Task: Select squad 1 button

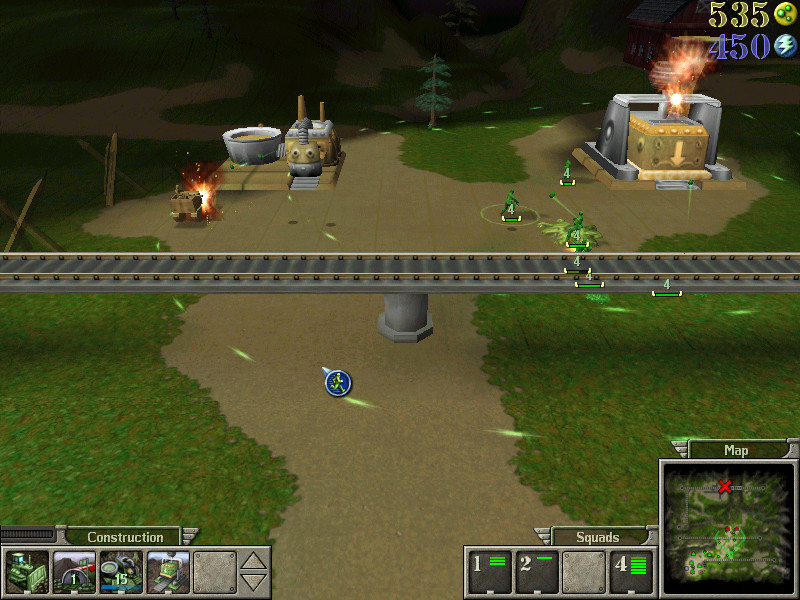Action: pyautogui.click(x=491, y=571)
